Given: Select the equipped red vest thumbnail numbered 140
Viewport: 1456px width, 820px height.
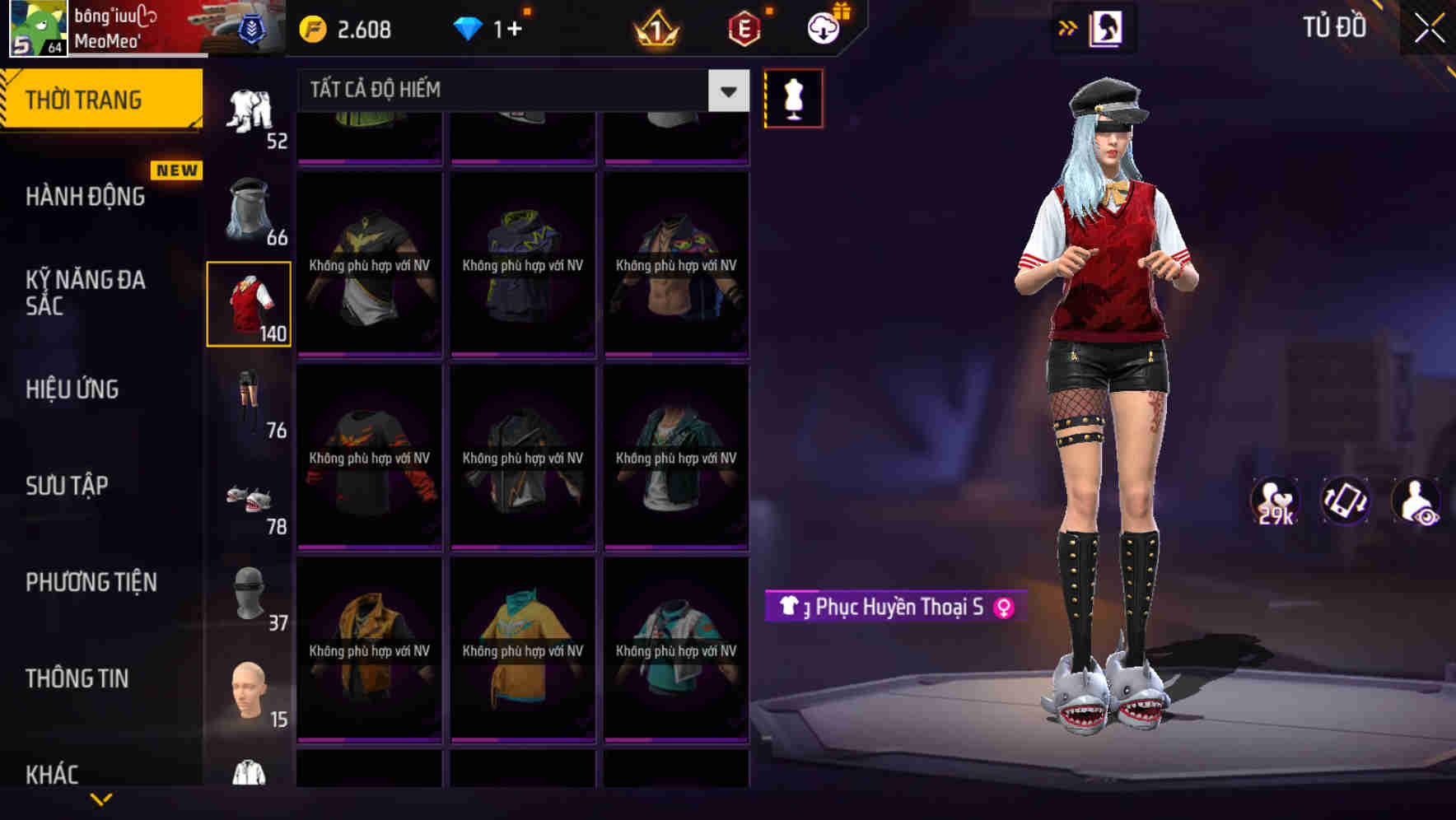Looking at the screenshot, I should click(x=250, y=305).
